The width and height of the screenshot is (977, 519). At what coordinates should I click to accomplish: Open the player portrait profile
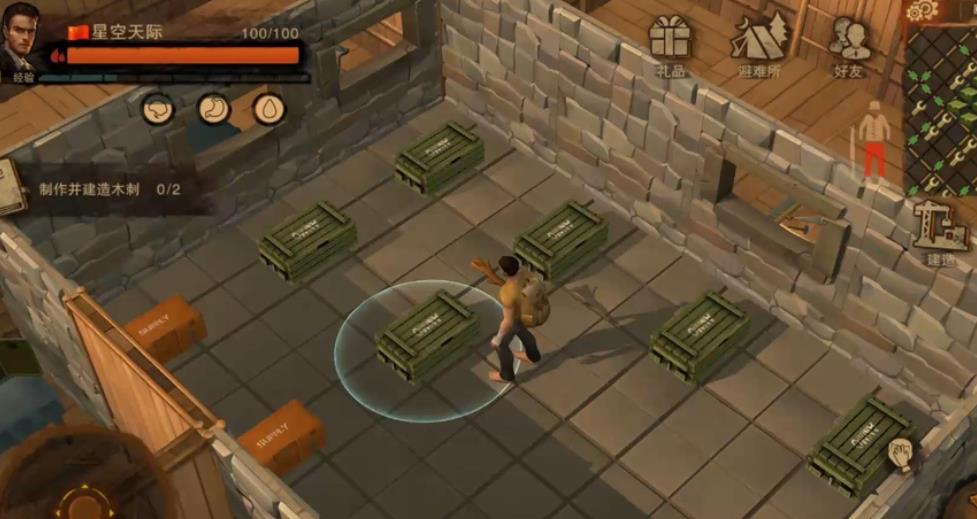[x=21, y=40]
